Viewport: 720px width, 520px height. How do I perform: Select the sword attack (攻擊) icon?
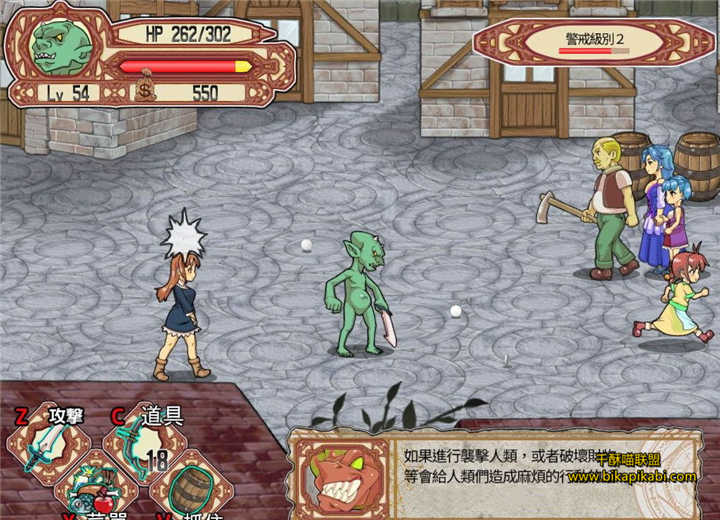(48, 447)
